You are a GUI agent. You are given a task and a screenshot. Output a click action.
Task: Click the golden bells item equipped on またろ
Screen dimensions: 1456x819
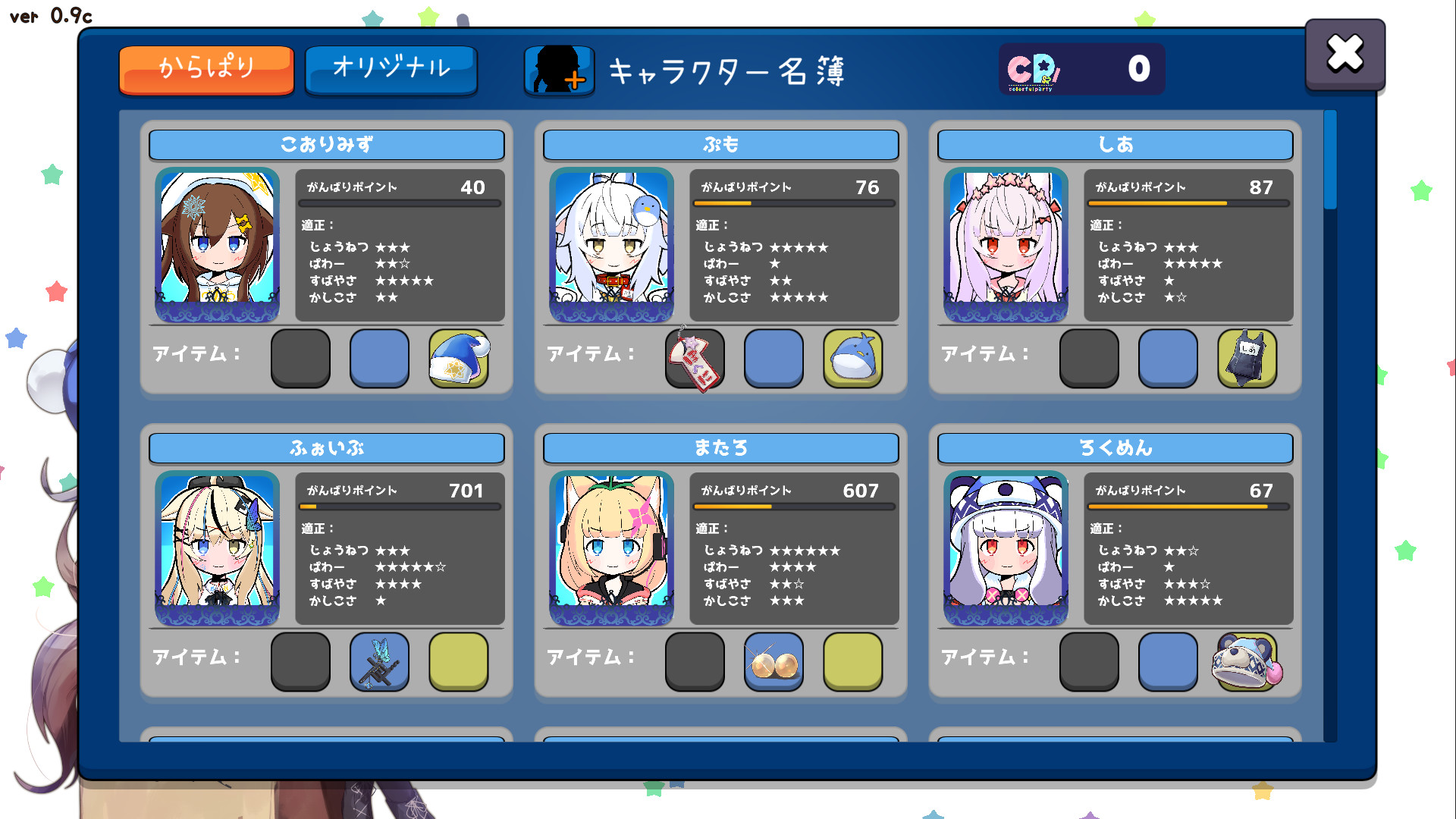coord(773,662)
